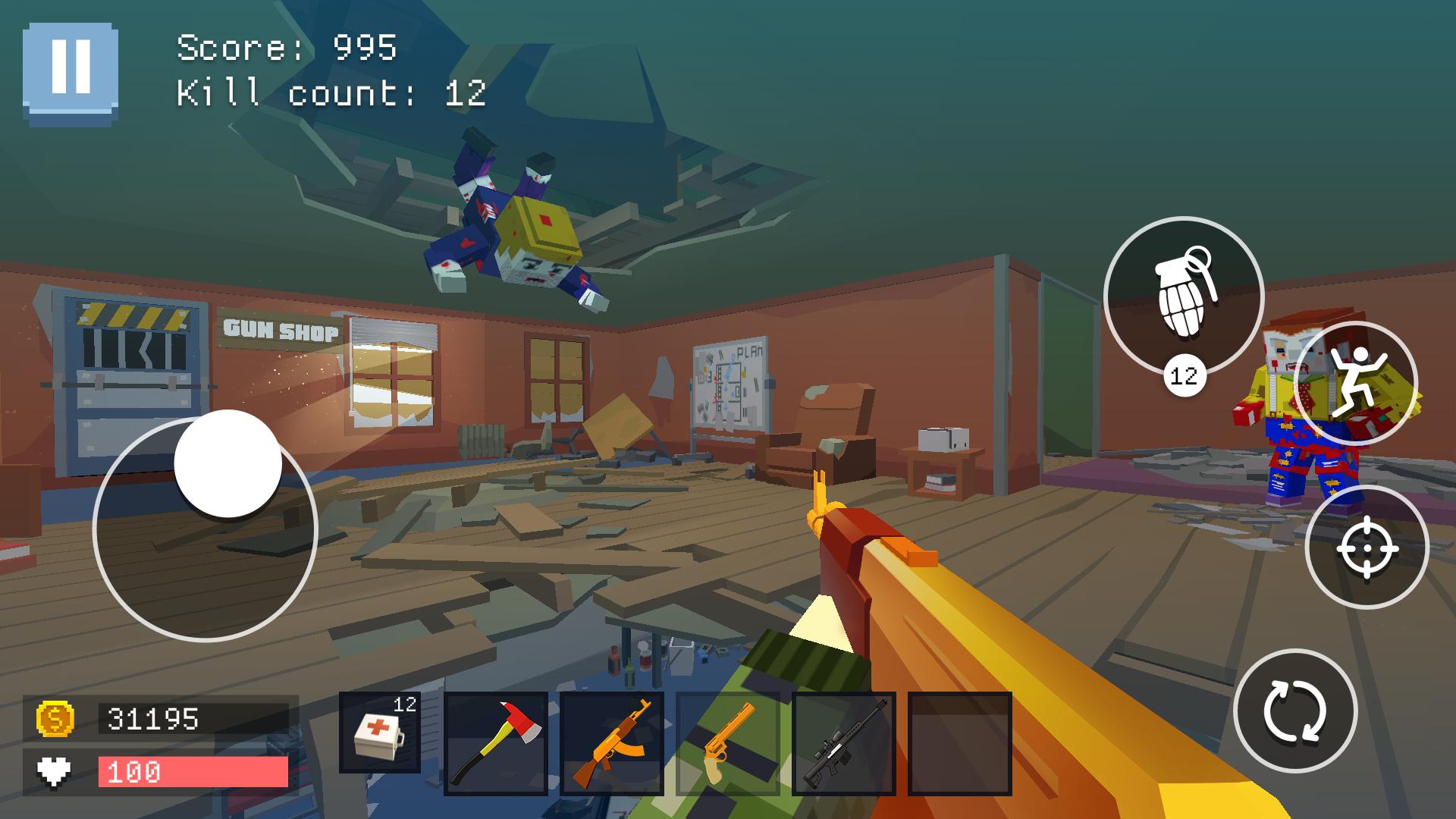Tap the circular arrows reload button
Screen dimensions: 1456x819
coord(1294,711)
